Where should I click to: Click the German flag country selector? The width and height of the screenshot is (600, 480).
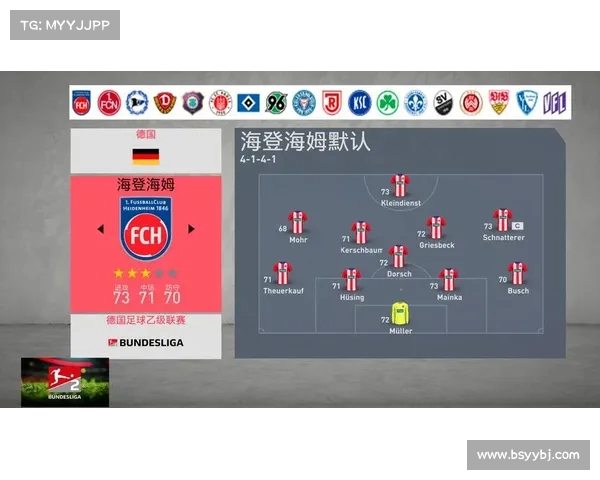pos(146,156)
